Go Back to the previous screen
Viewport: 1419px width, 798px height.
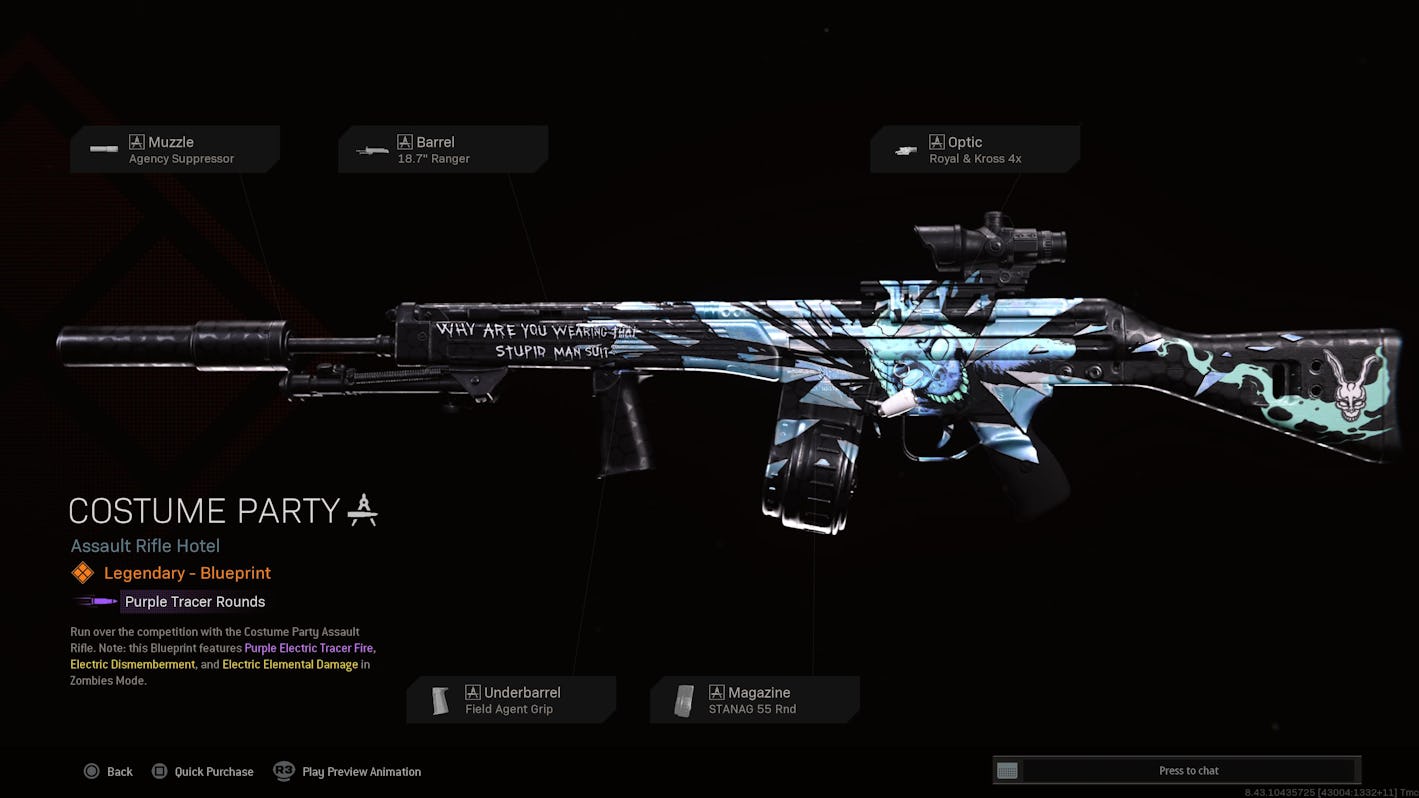coord(108,771)
